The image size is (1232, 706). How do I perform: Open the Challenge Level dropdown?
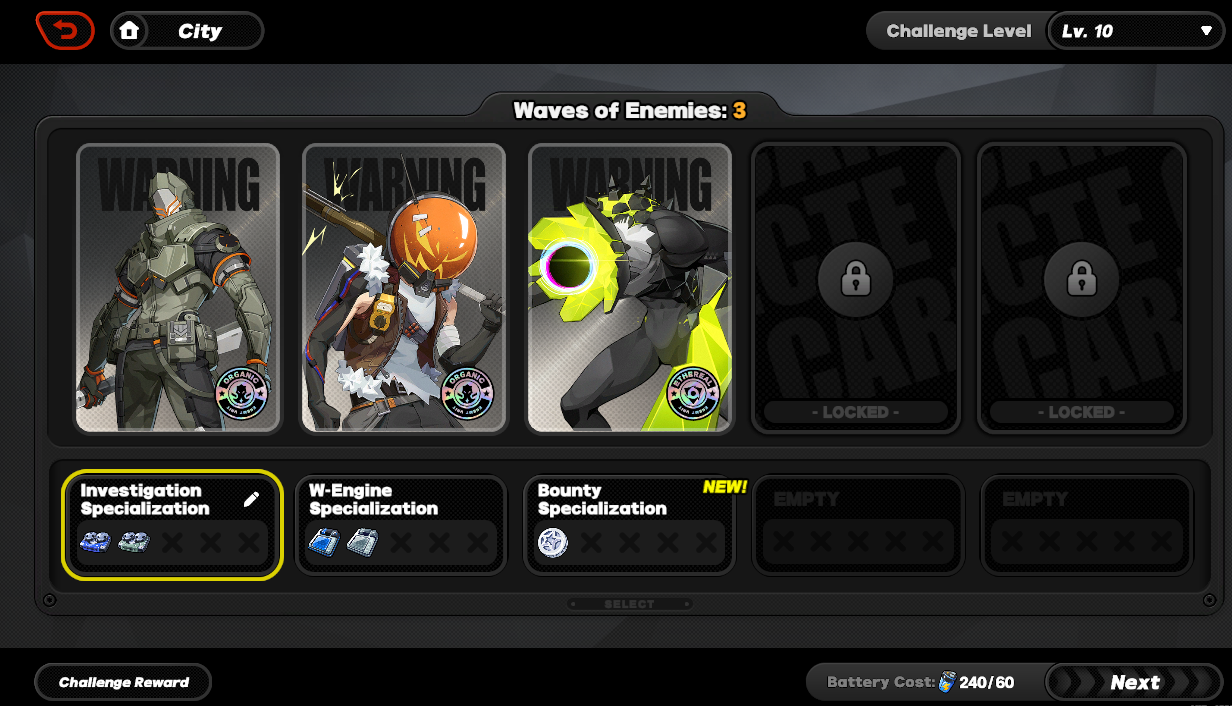pos(1135,31)
